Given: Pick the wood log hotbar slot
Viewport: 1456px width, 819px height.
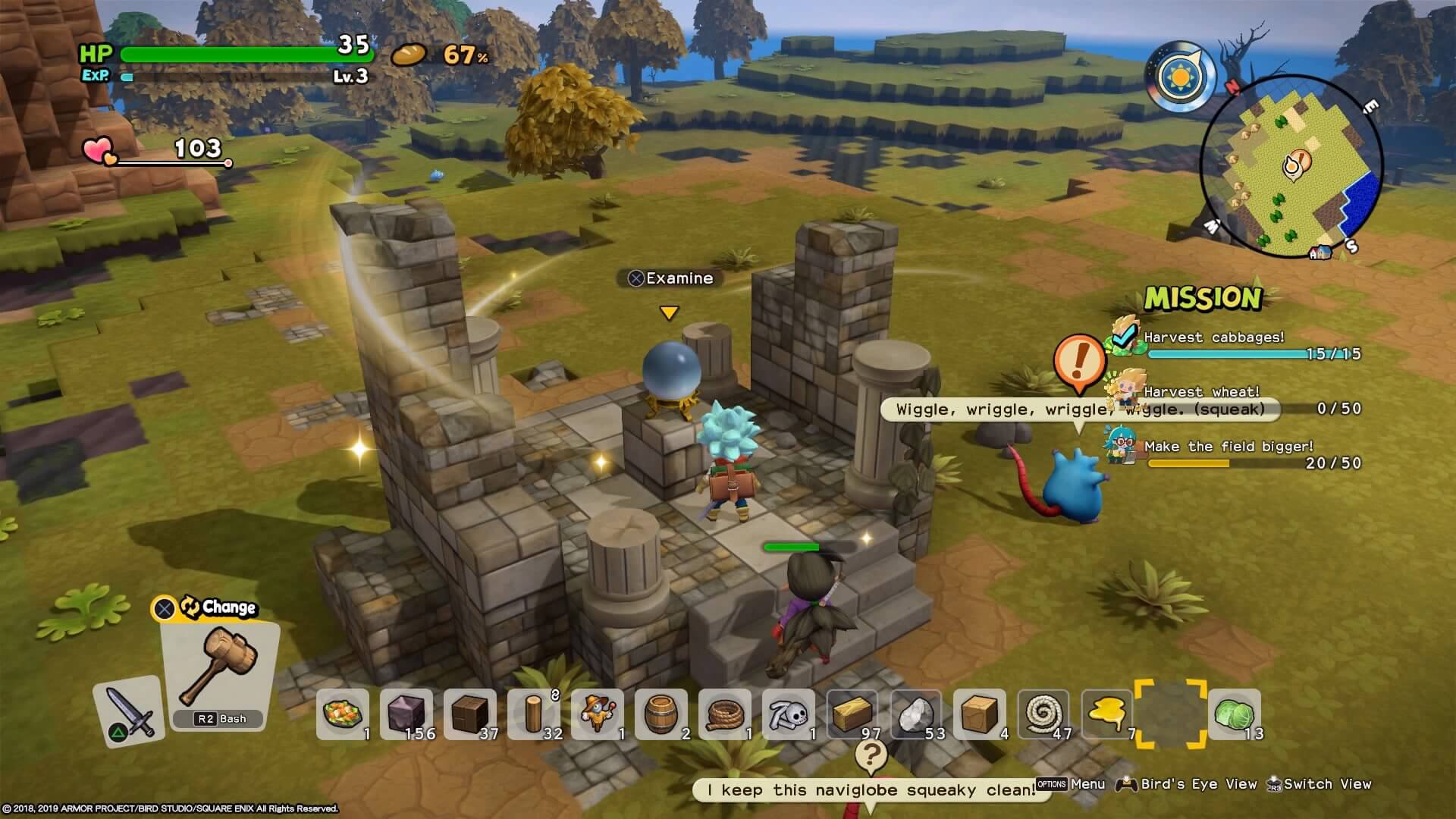Looking at the screenshot, I should point(534,714).
